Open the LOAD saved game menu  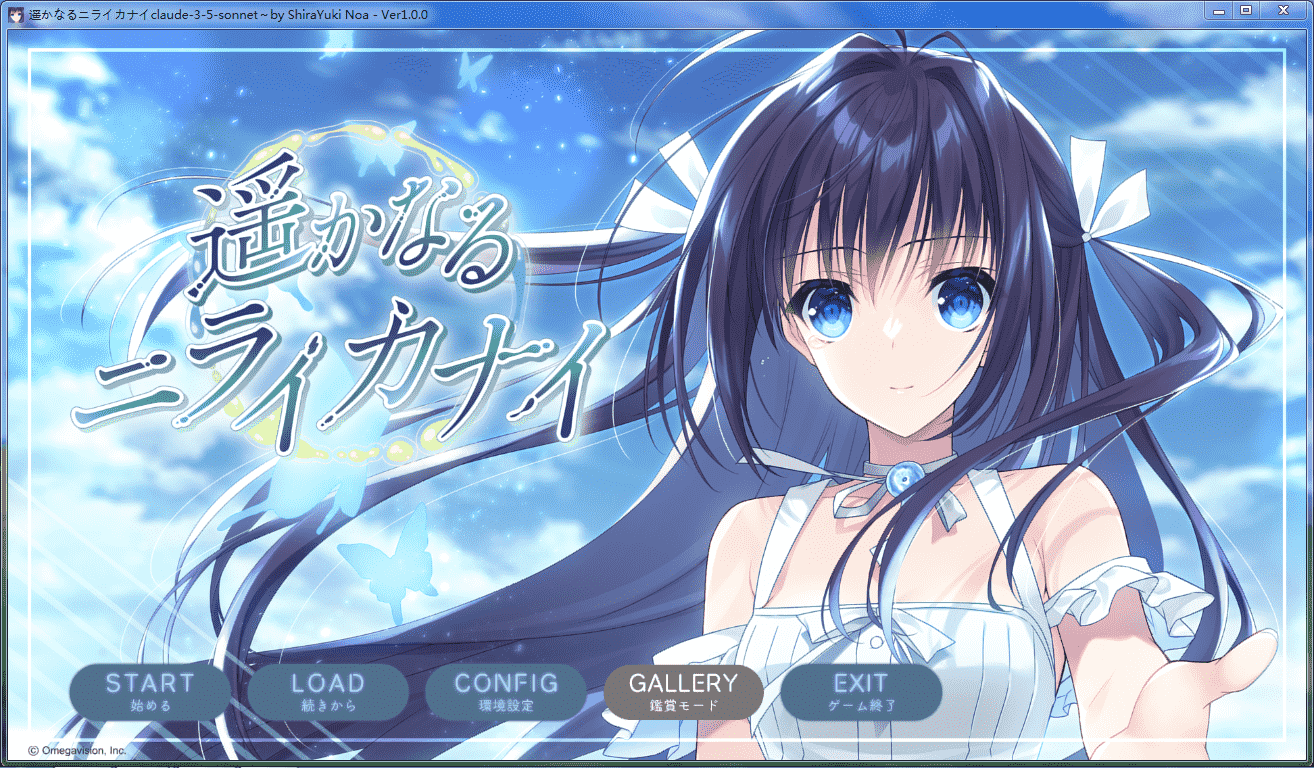click(x=327, y=691)
